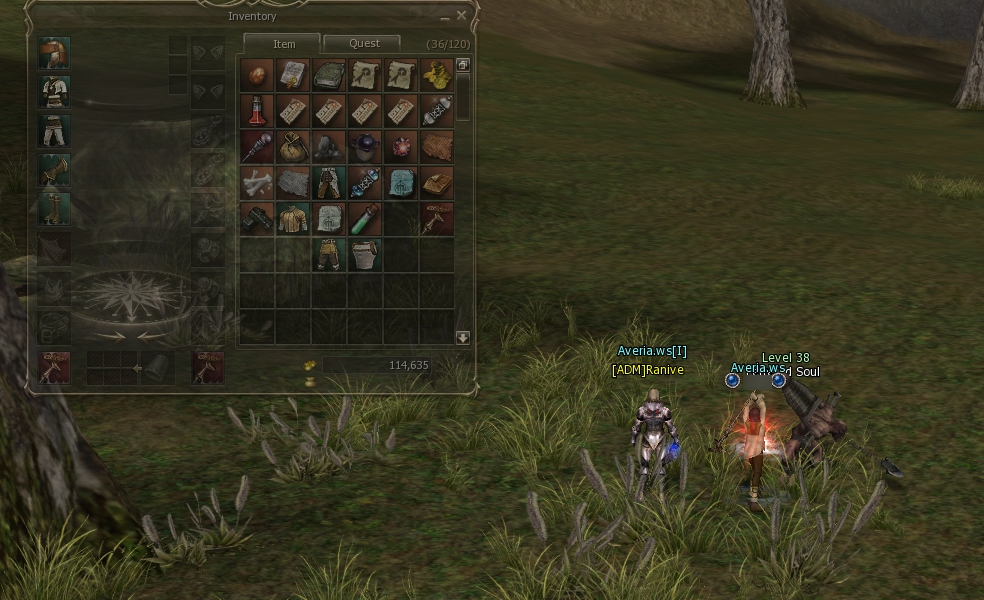Pick the crossed animal bones item
The height and width of the screenshot is (600, 984).
tap(257, 182)
